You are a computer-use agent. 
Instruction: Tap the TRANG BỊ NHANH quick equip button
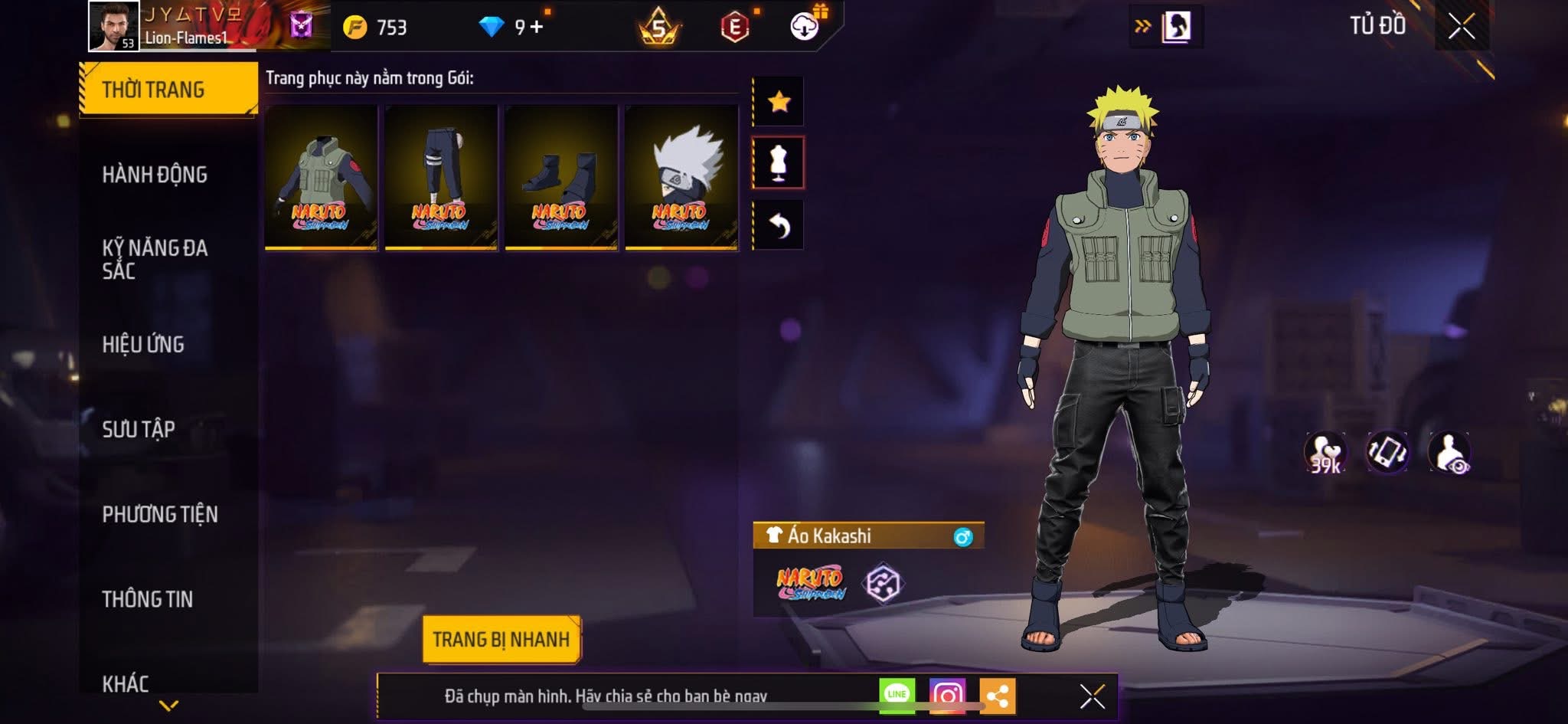click(x=501, y=639)
